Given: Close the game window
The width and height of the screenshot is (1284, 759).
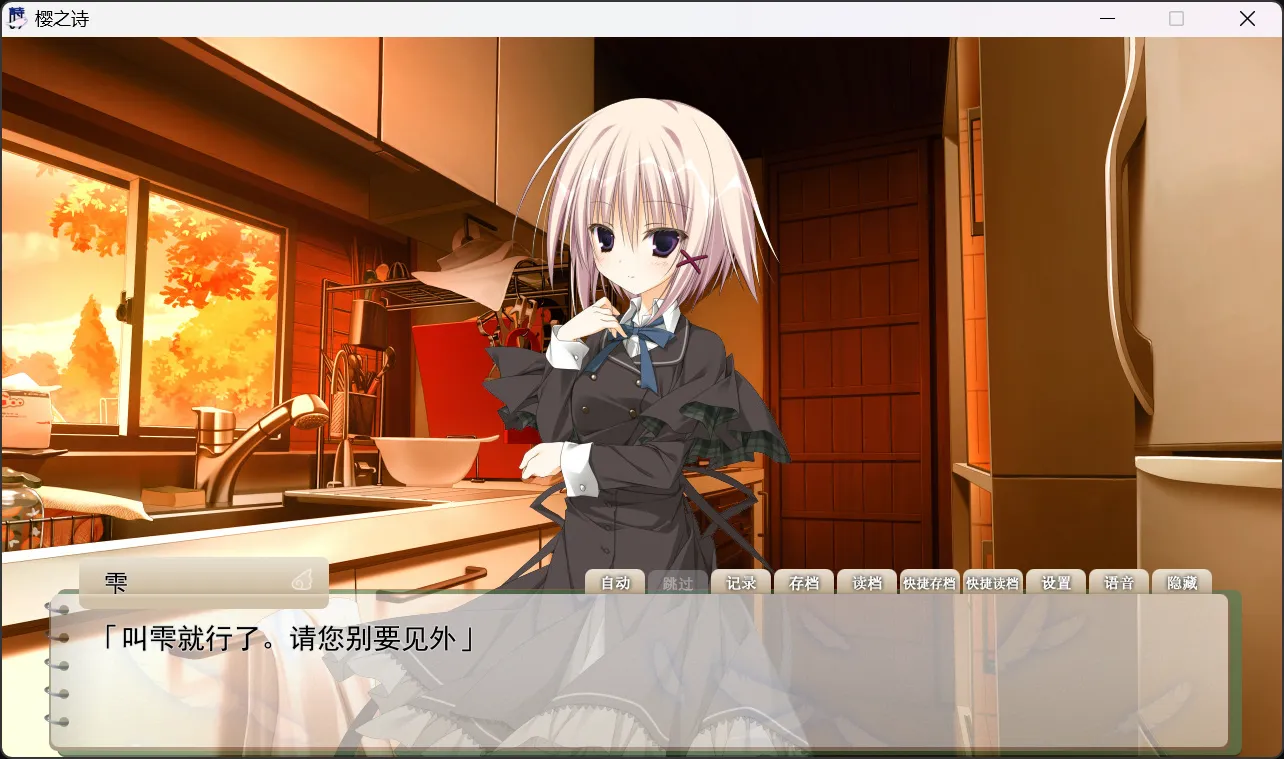Looking at the screenshot, I should tap(1247, 19).
